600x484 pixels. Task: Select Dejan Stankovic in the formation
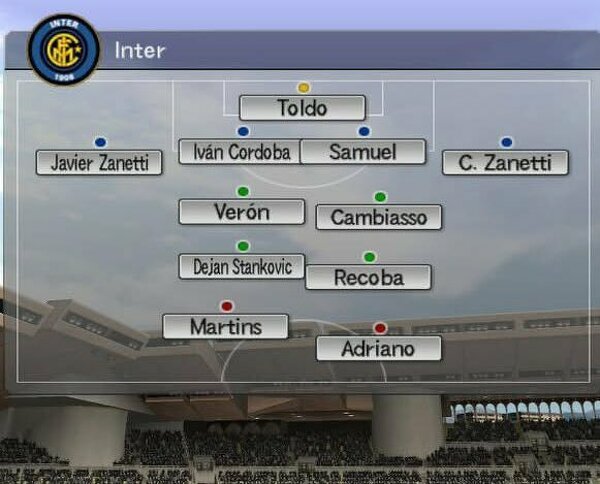point(241,266)
